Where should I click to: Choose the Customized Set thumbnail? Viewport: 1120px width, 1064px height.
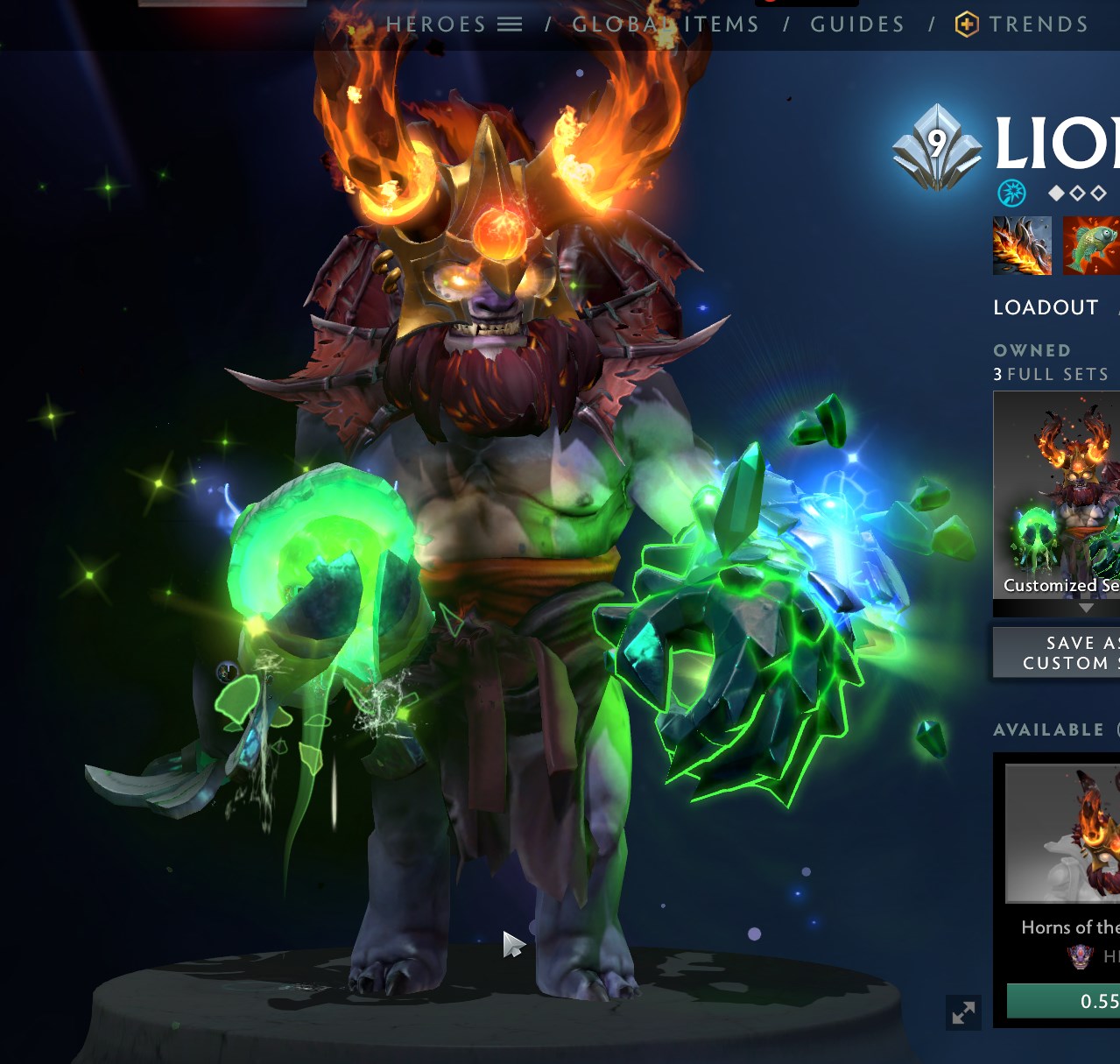(x=1057, y=494)
